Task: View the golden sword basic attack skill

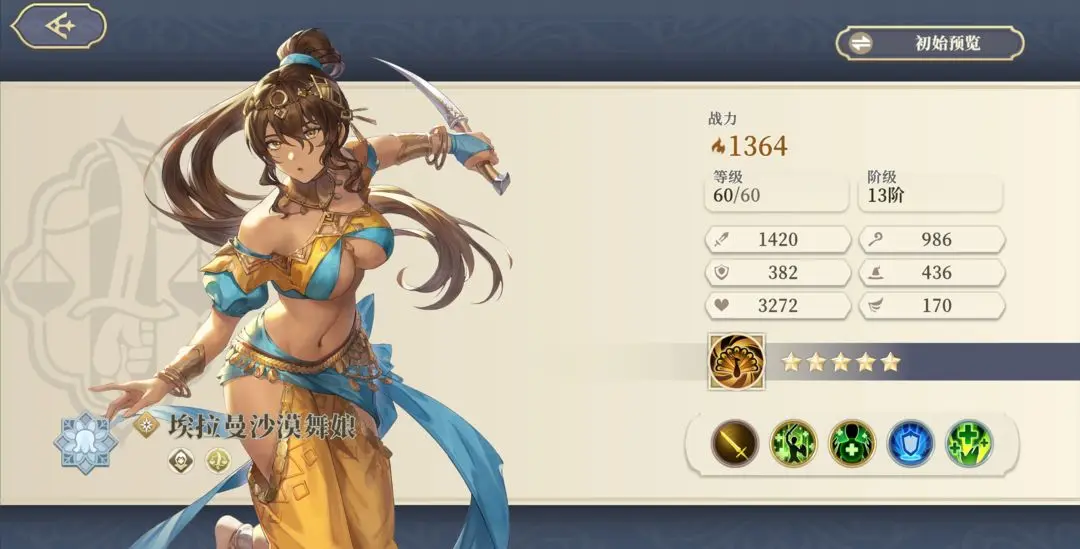Action: (x=735, y=443)
